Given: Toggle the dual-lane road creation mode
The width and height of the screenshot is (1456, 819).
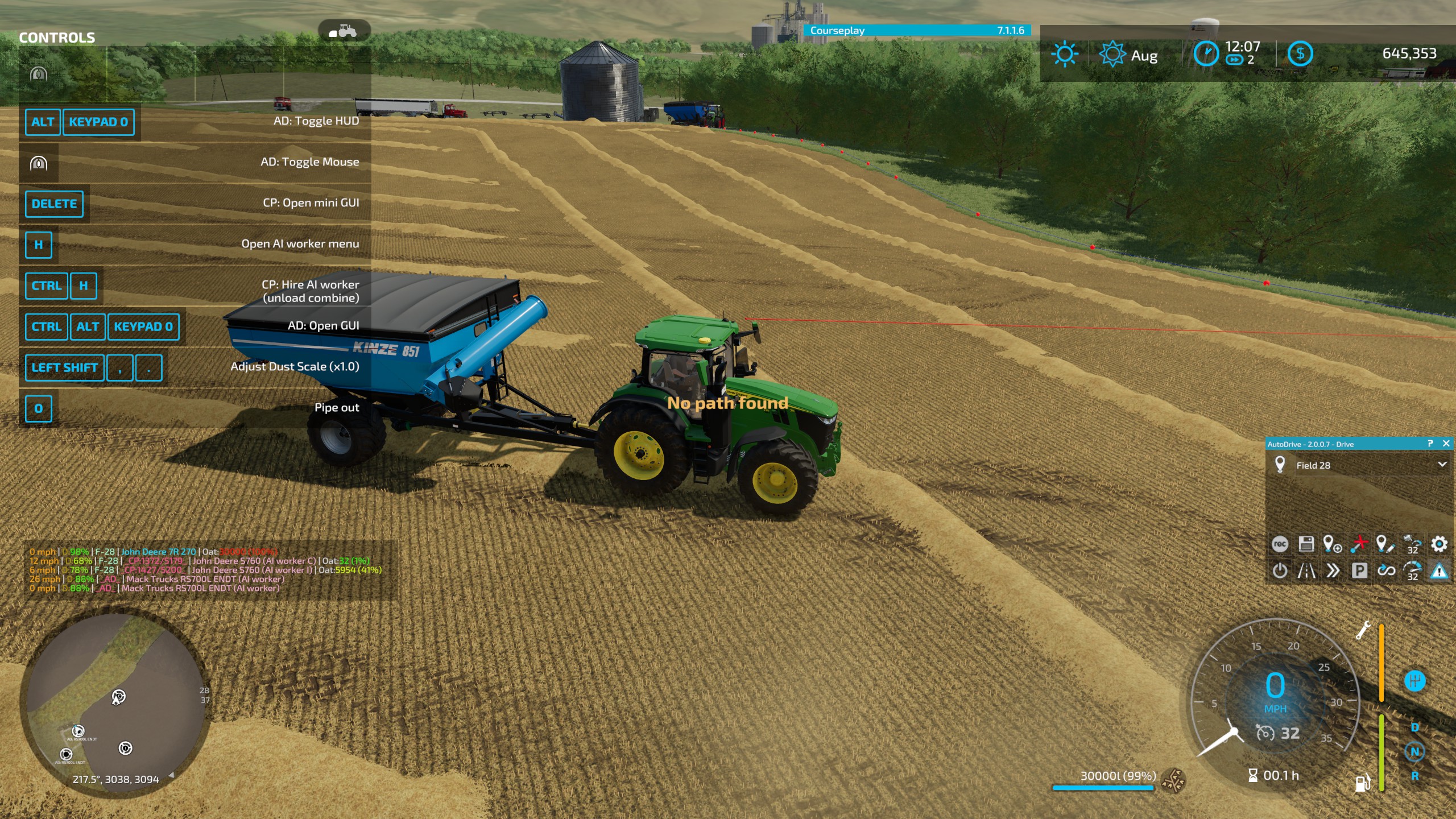Looking at the screenshot, I should [x=1306, y=570].
